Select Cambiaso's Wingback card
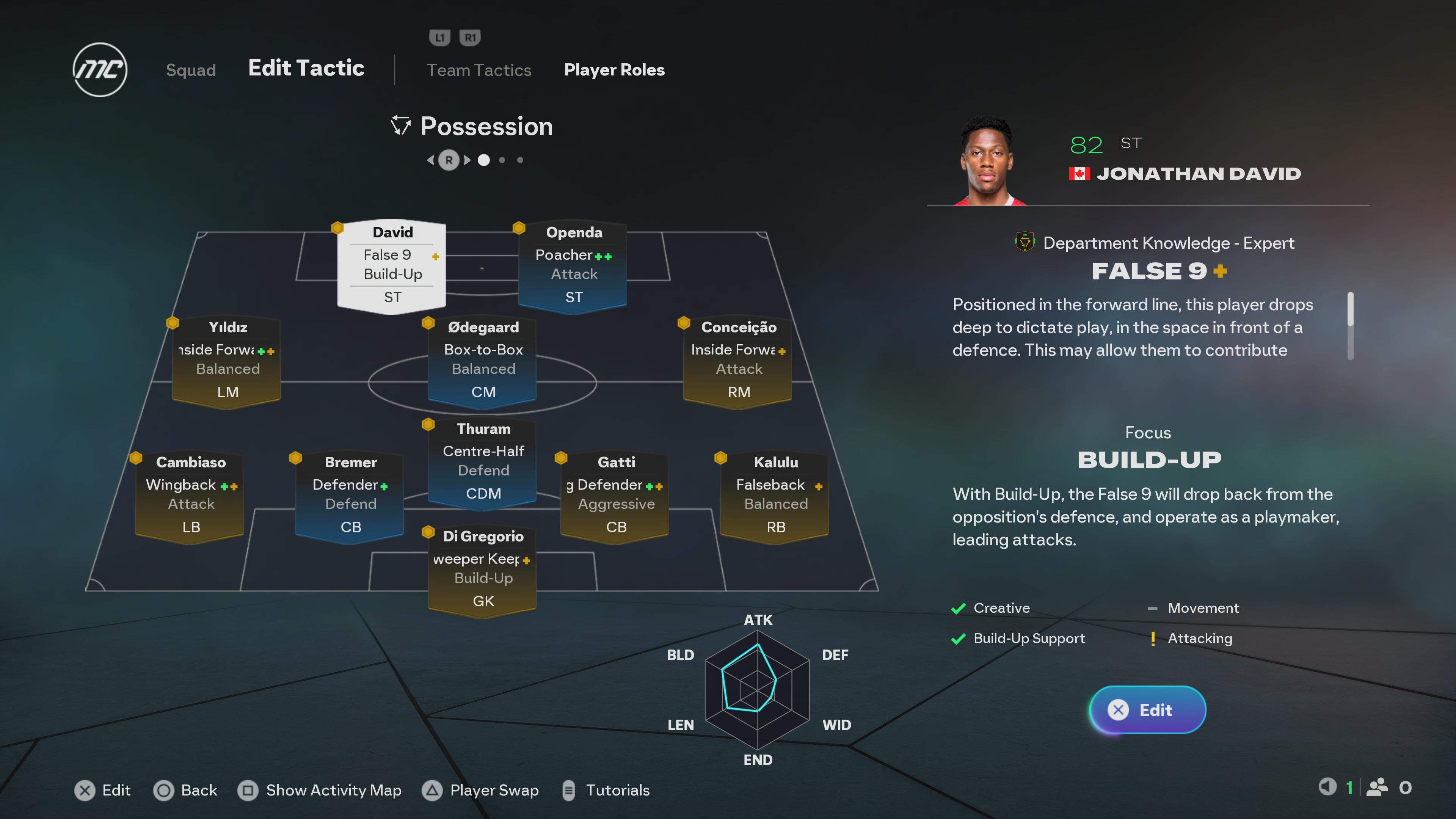 190,494
